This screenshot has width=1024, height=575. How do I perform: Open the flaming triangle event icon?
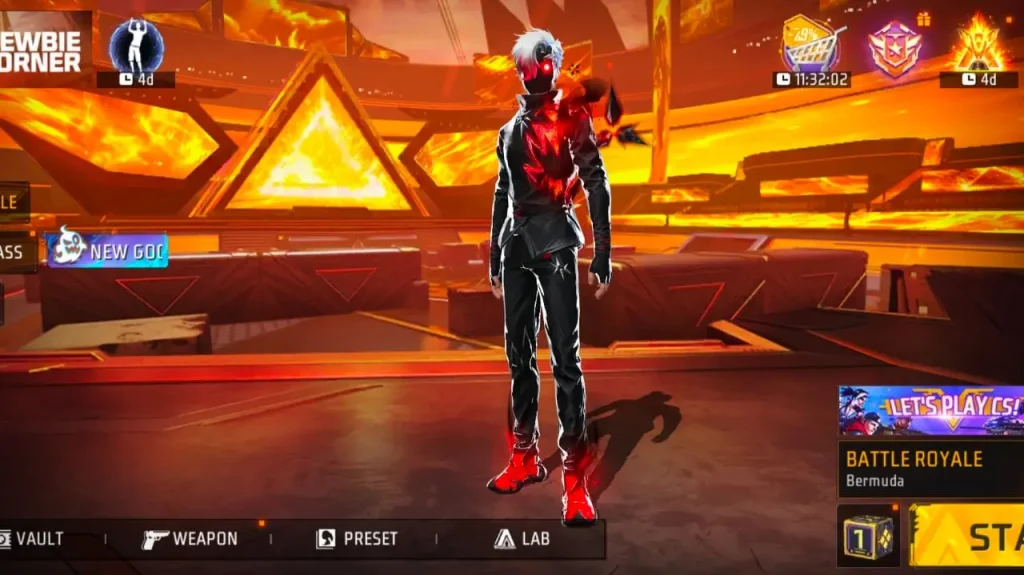[x=977, y=45]
